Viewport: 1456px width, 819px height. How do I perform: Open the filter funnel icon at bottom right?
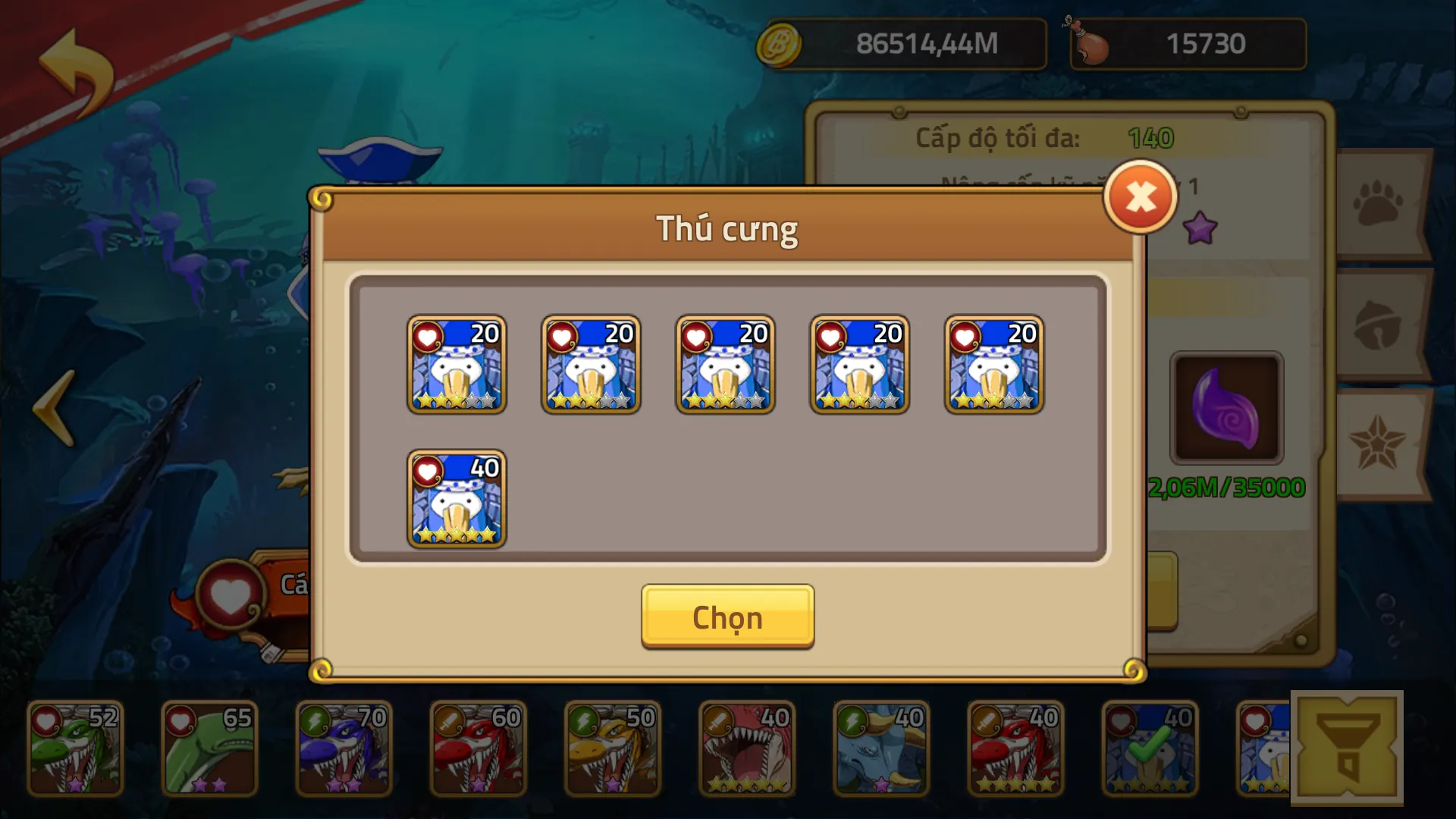pos(1348,748)
